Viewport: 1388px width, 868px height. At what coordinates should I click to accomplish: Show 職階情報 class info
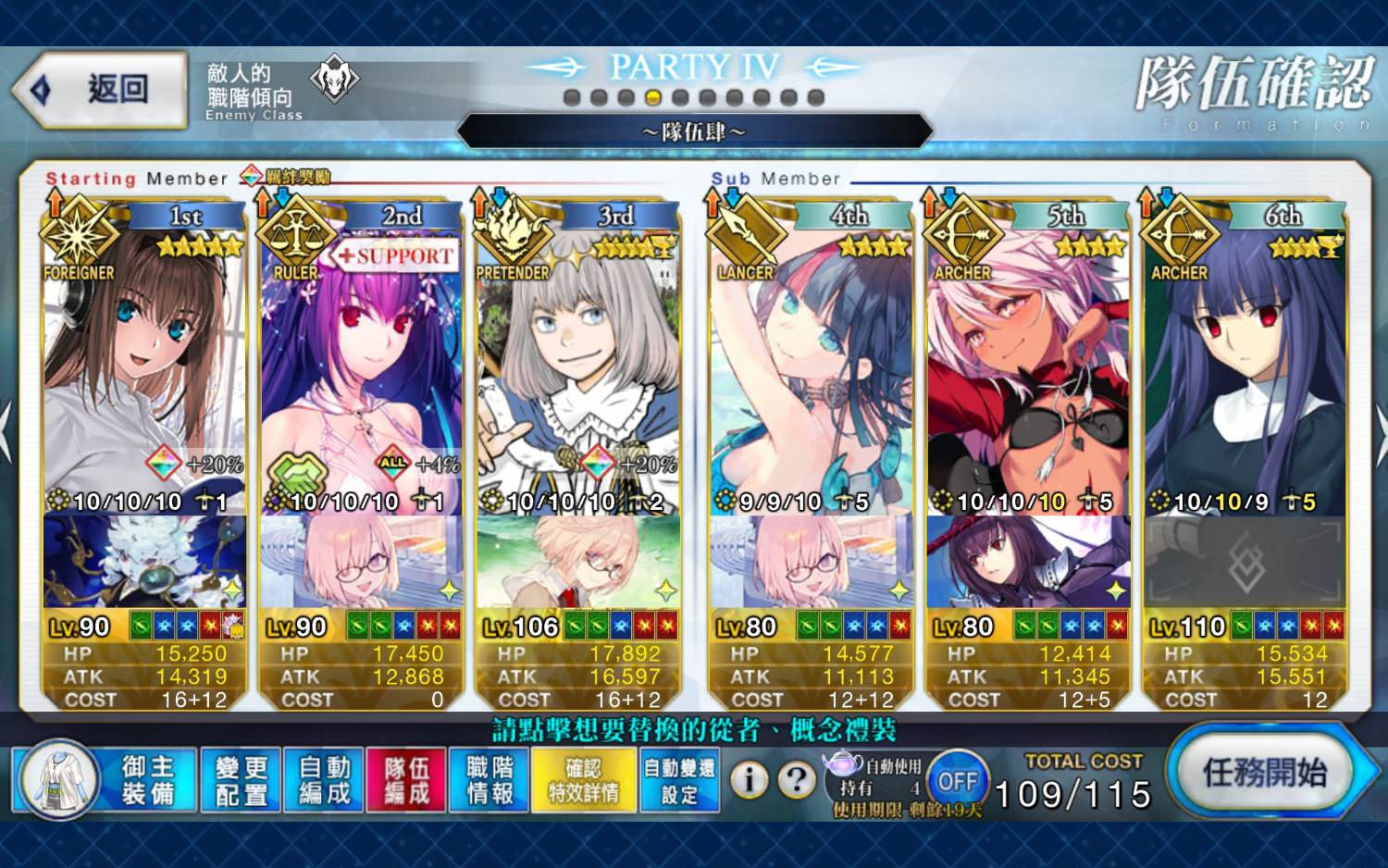pos(490,780)
